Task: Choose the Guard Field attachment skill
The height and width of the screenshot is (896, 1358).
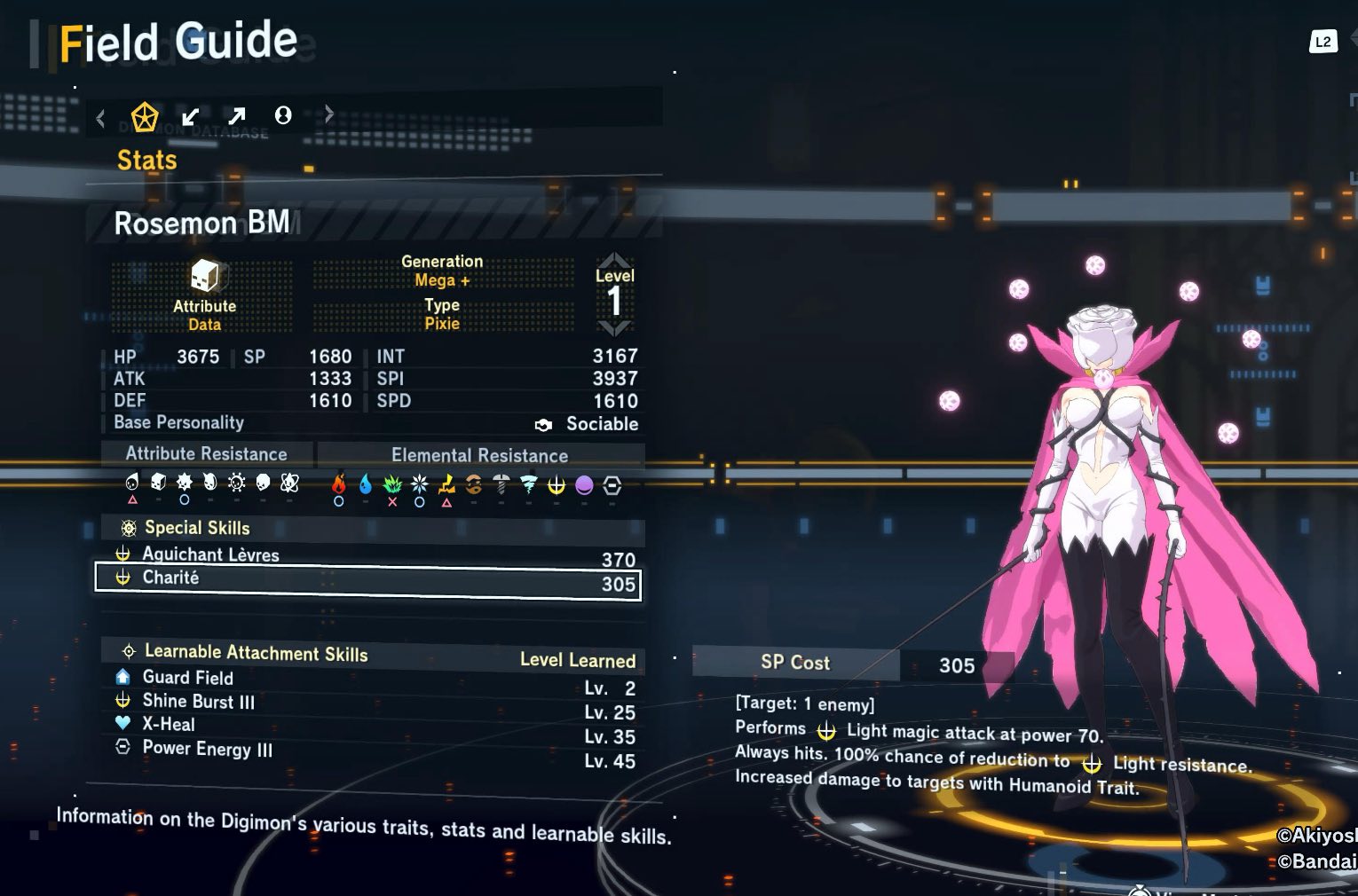Action: (x=188, y=678)
